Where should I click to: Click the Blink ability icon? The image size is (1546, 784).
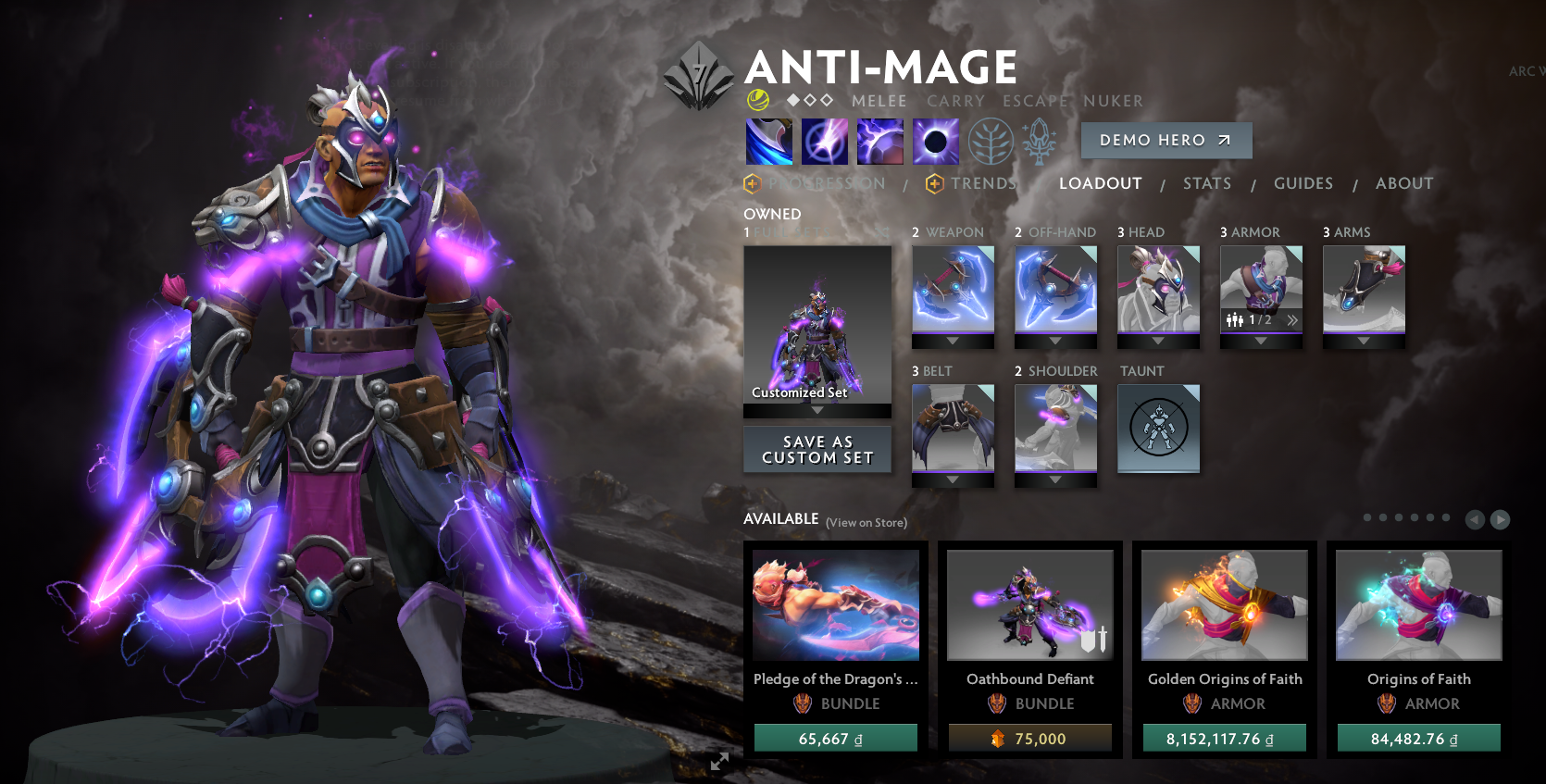pyautogui.click(x=824, y=141)
